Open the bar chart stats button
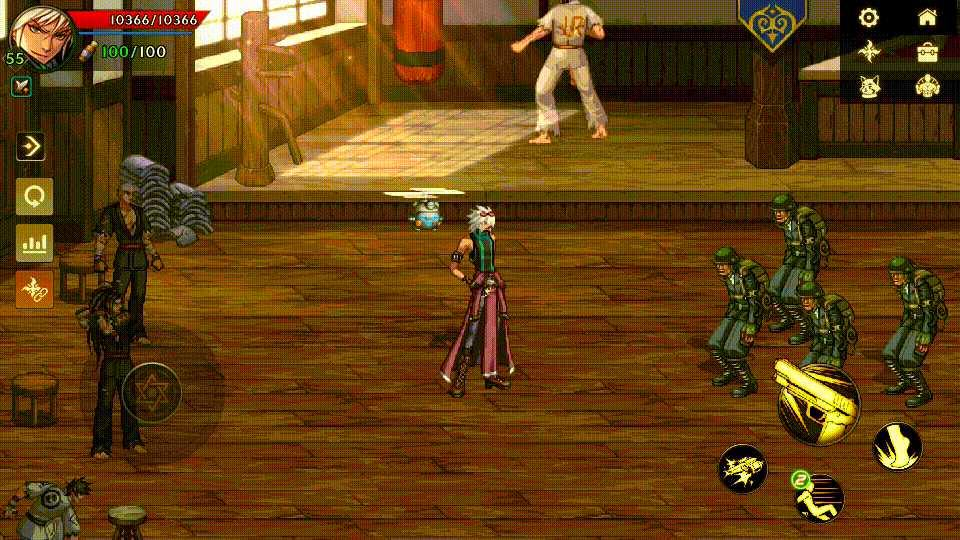The height and width of the screenshot is (540, 960). 34,242
